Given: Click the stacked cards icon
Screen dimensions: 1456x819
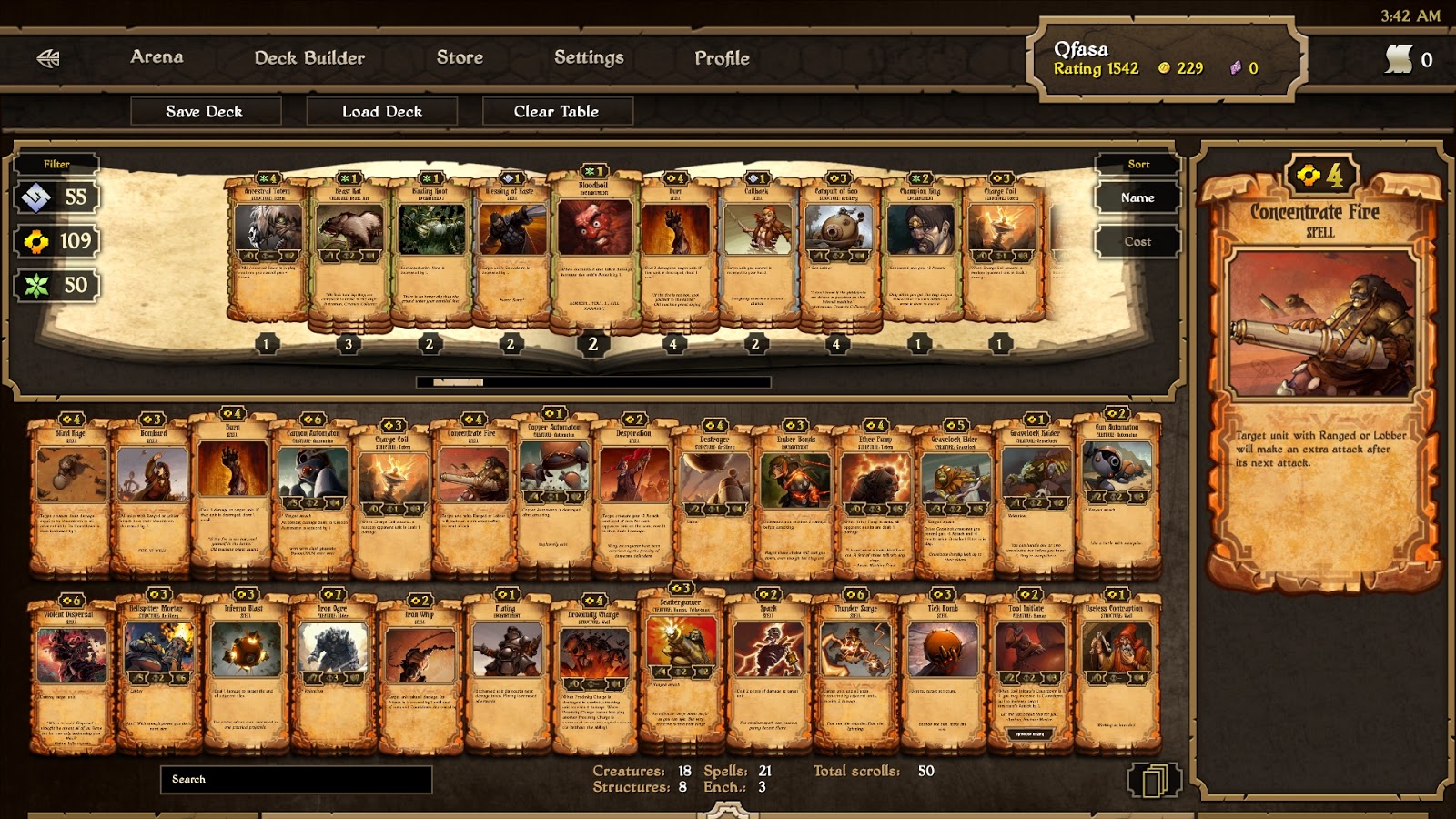Looking at the screenshot, I should [1153, 781].
